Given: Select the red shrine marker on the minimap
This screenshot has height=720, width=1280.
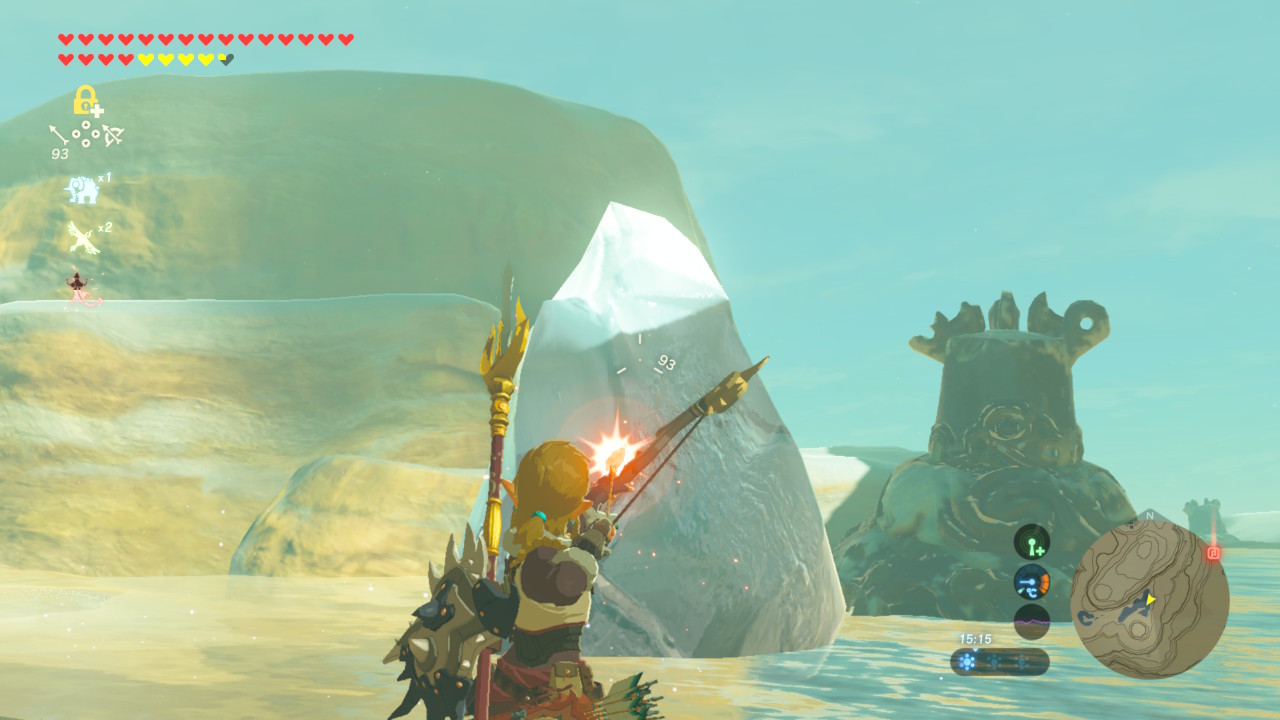Looking at the screenshot, I should [x=1213, y=553].
